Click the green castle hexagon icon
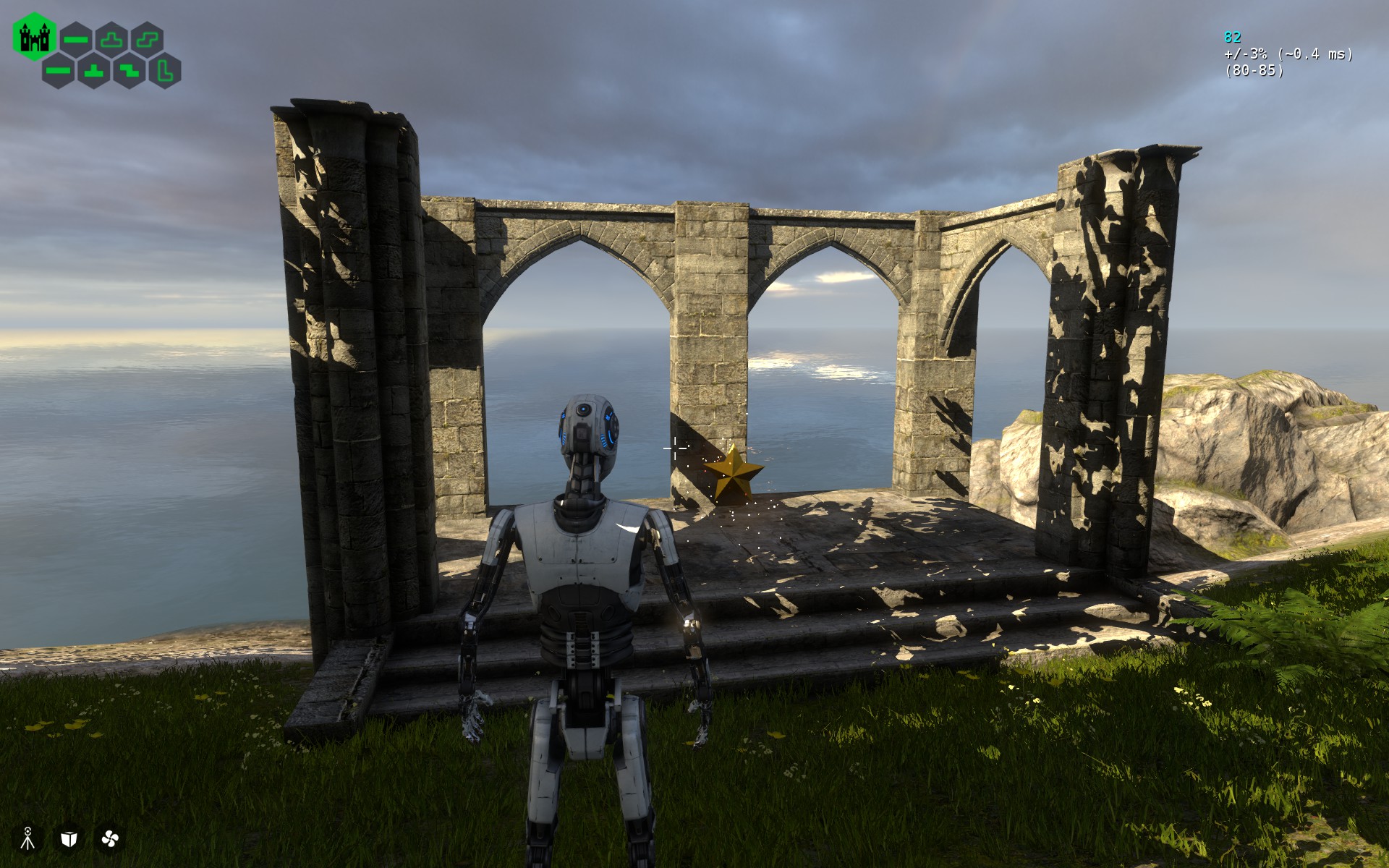1389x868 pixels. click(34, 37)
